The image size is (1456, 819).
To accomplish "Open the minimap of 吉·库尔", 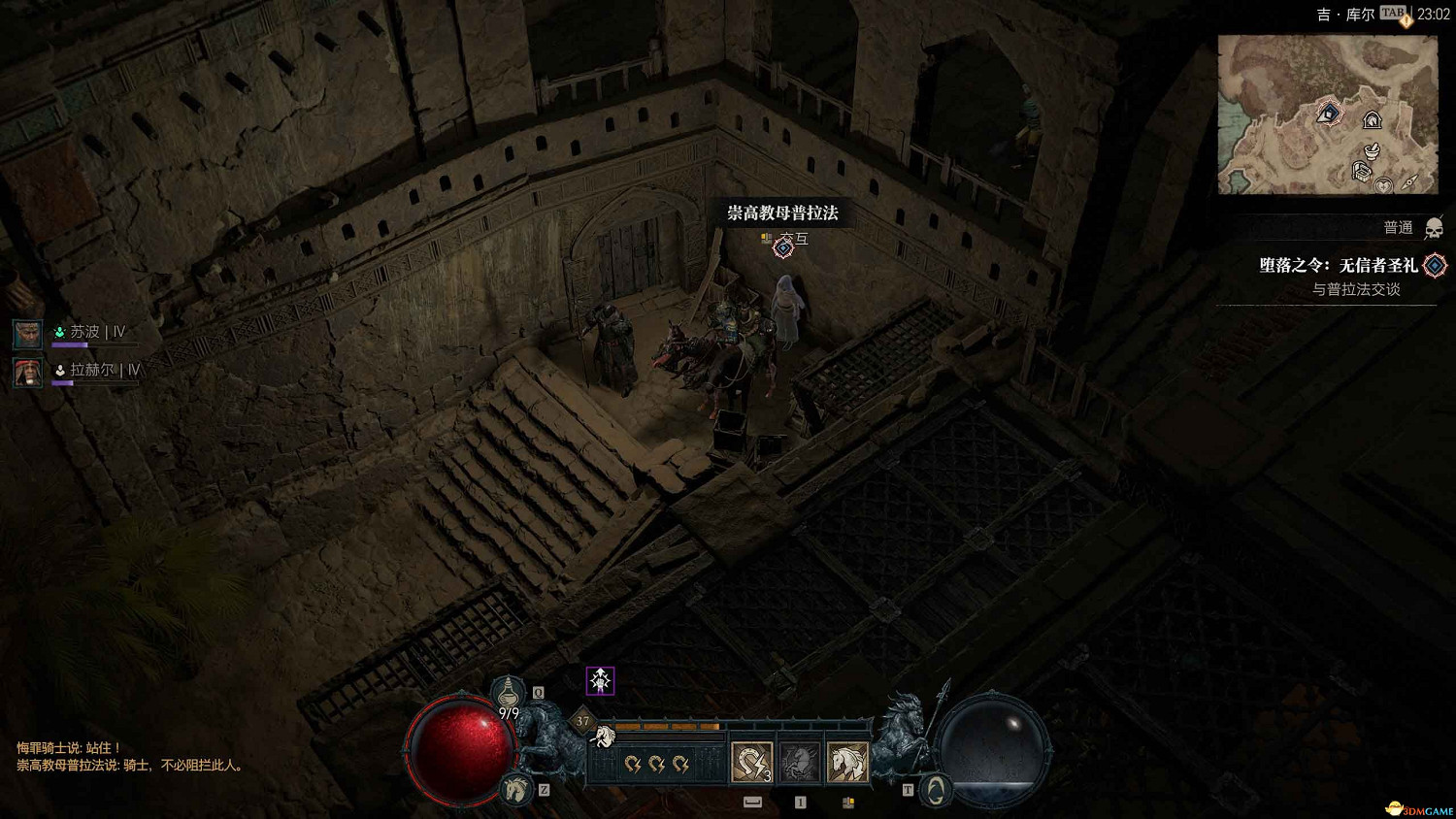I will point(1327,115).
